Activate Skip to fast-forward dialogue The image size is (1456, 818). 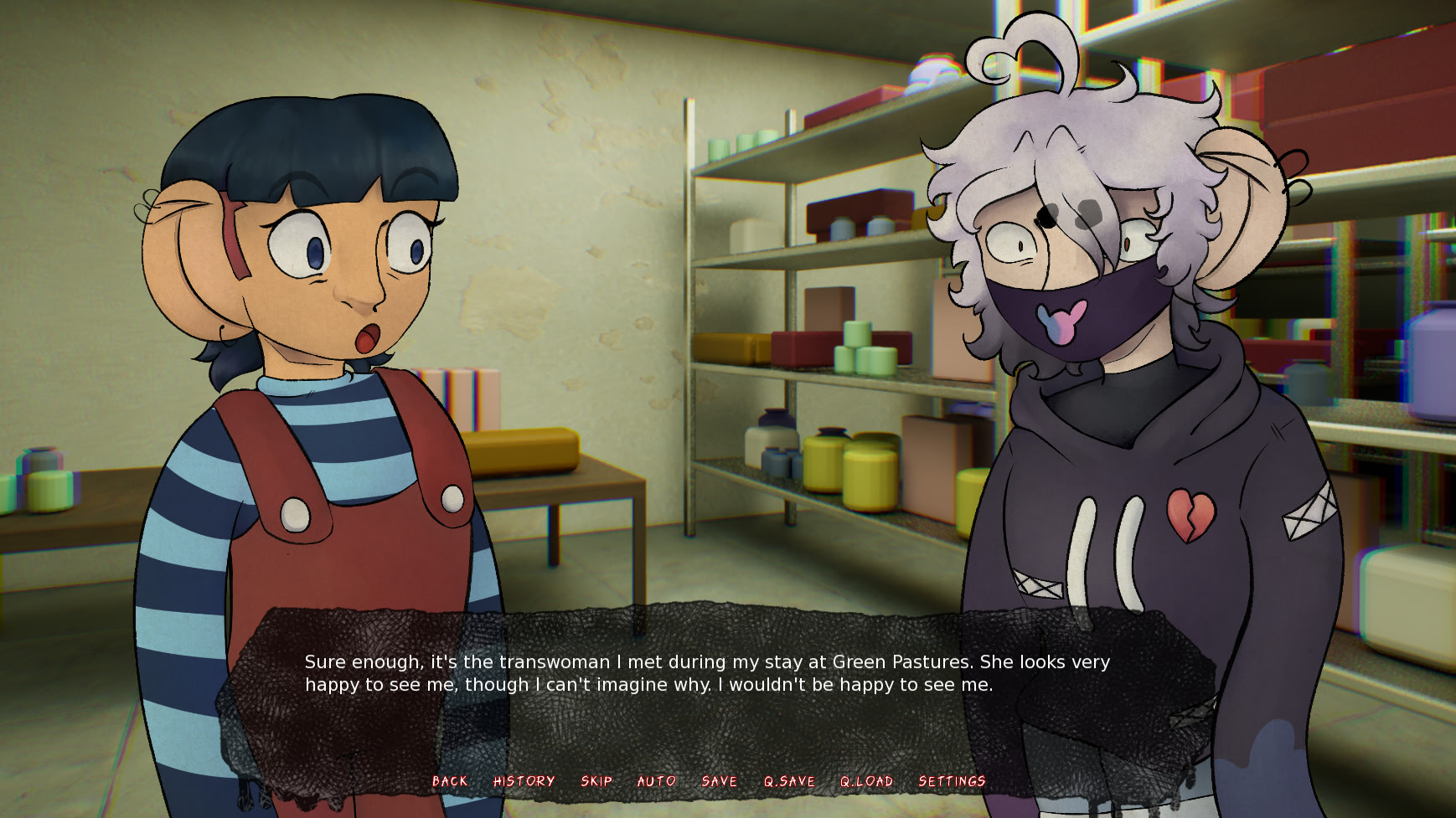pyautogui.click(x=596, y=781)
